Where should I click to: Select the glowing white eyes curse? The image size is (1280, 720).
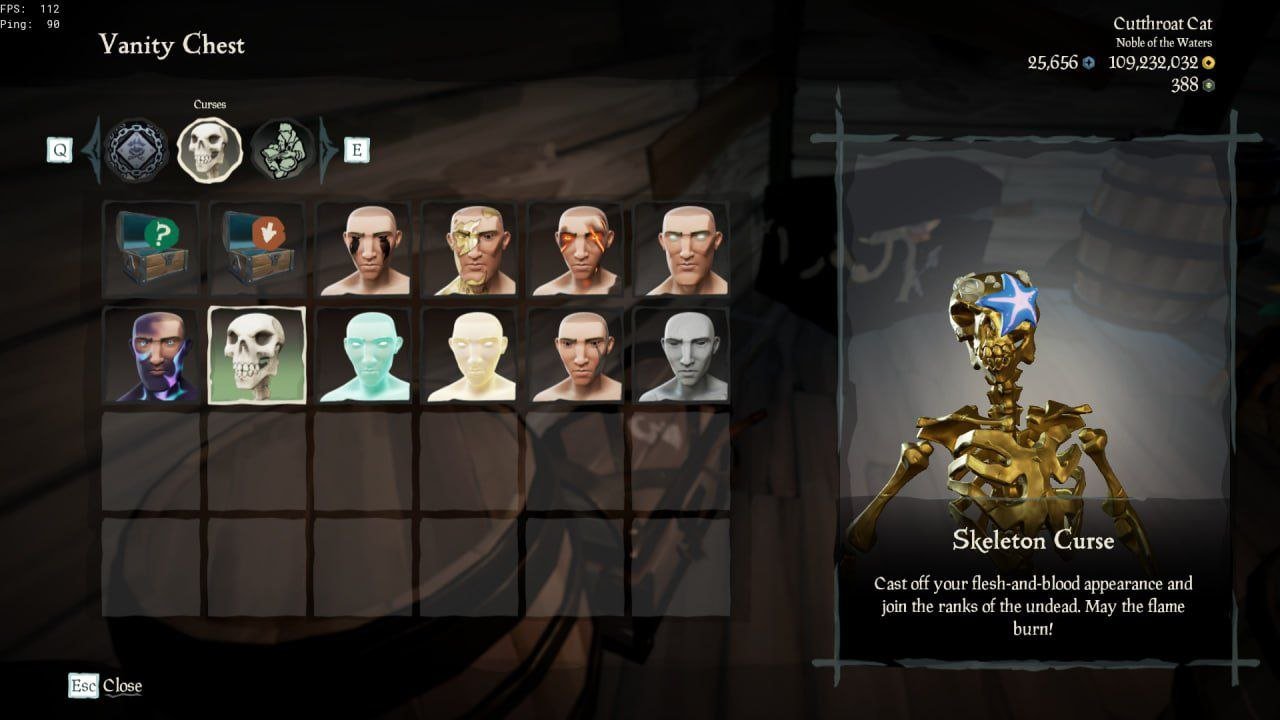[681, 250]
